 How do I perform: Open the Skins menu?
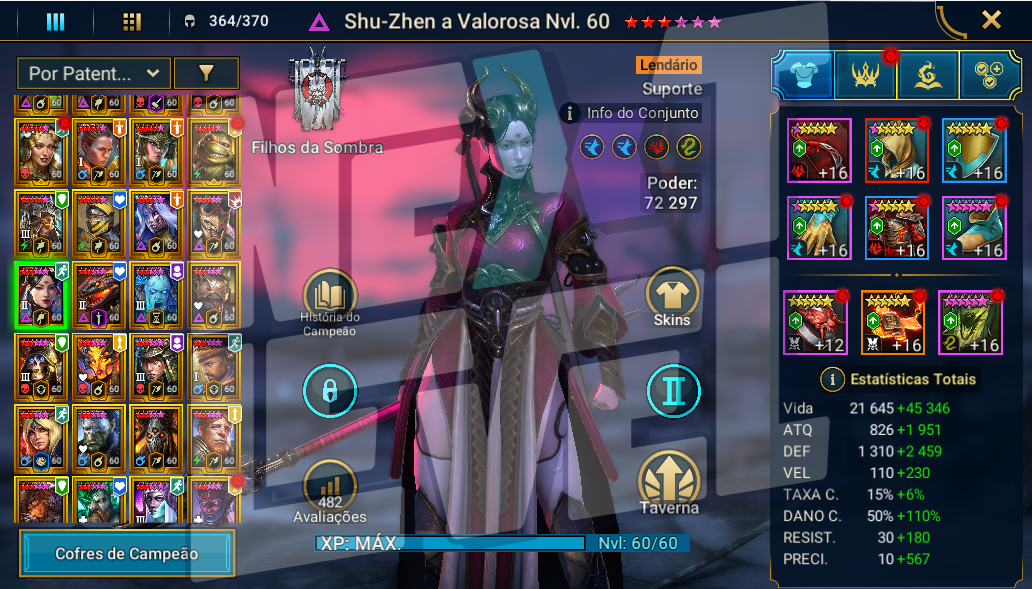(x=672, y=297)
